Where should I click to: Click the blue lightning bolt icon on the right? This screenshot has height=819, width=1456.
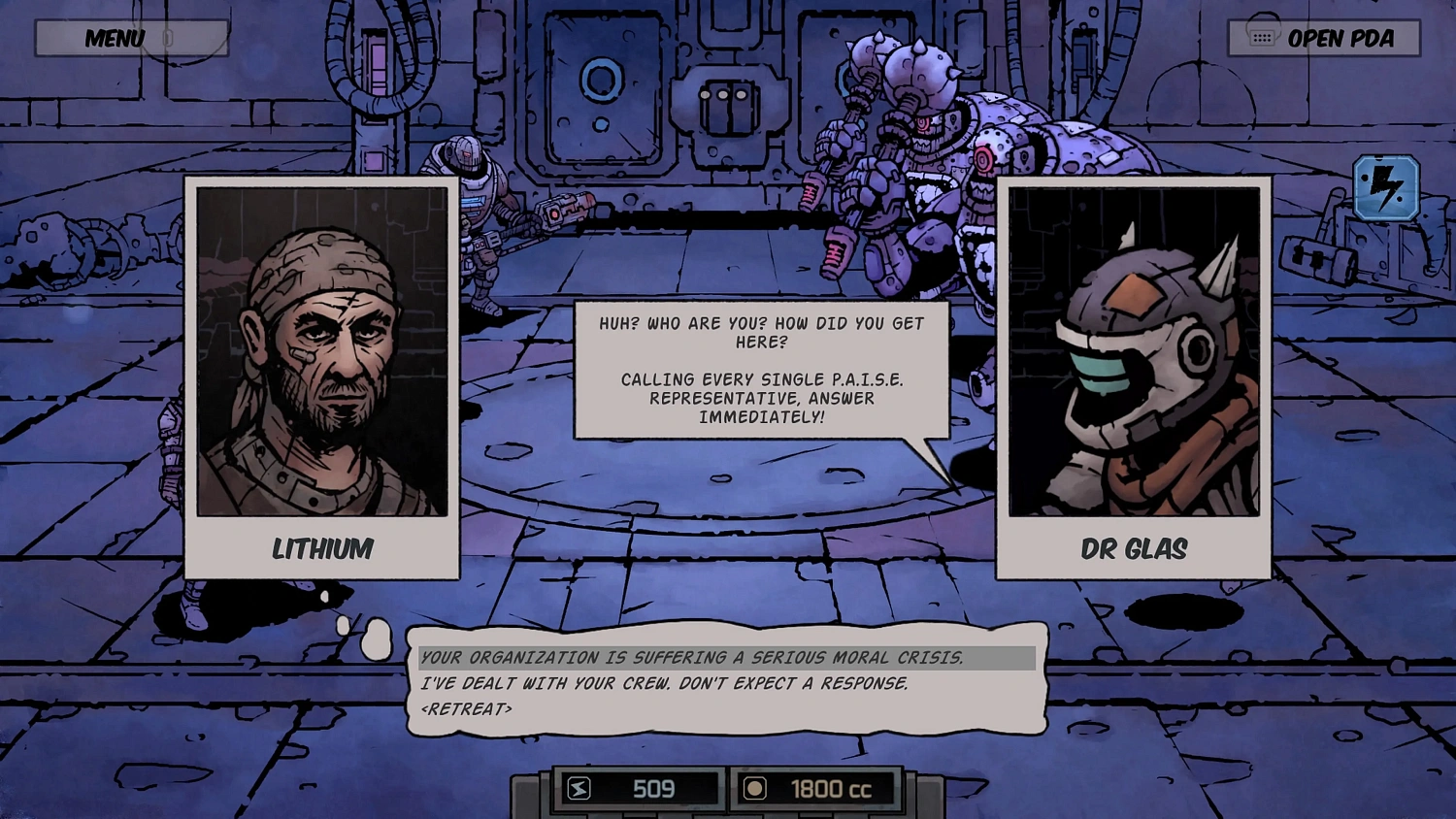1386,188
